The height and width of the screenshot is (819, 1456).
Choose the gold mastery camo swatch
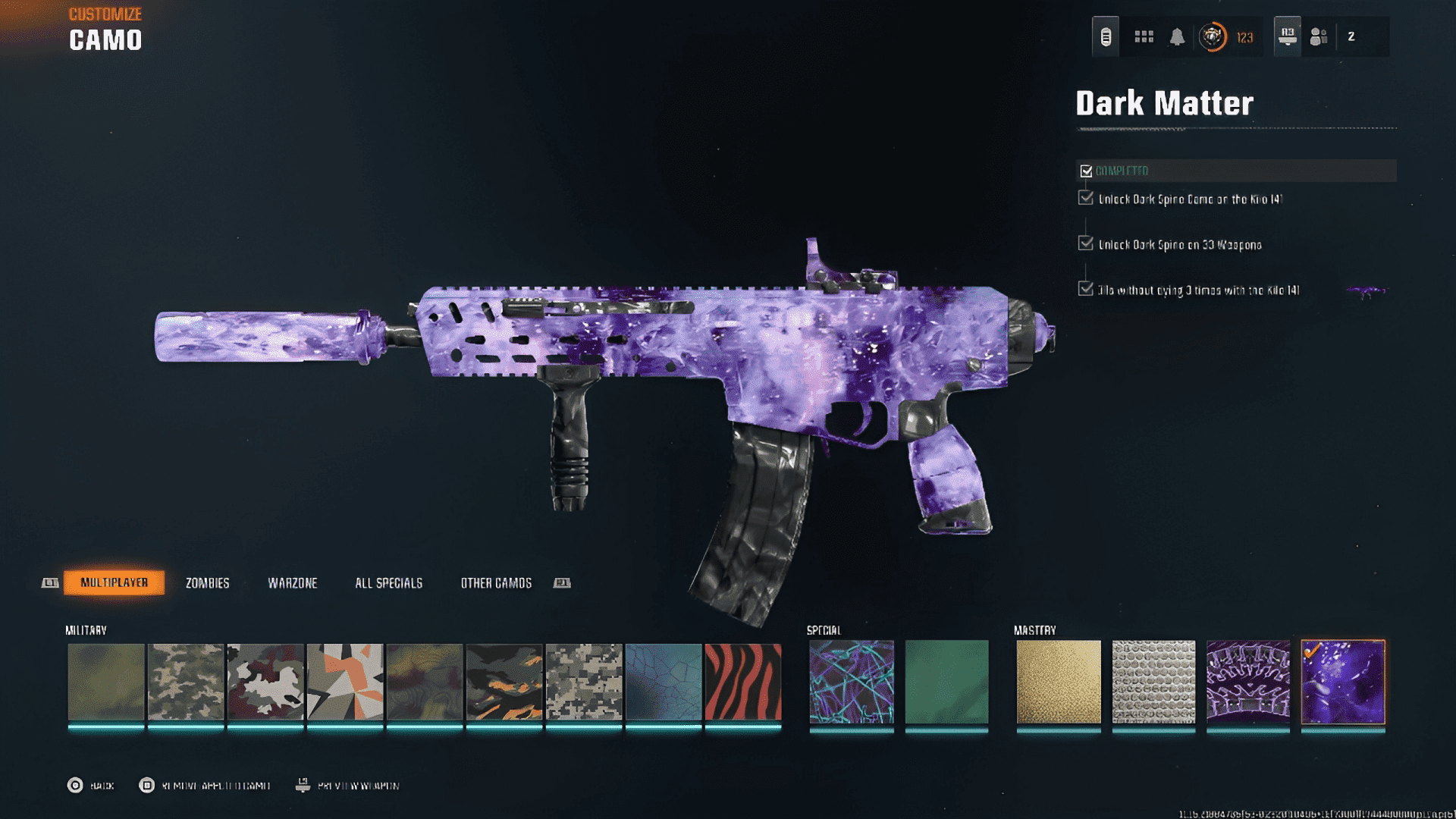point(1058,682)
